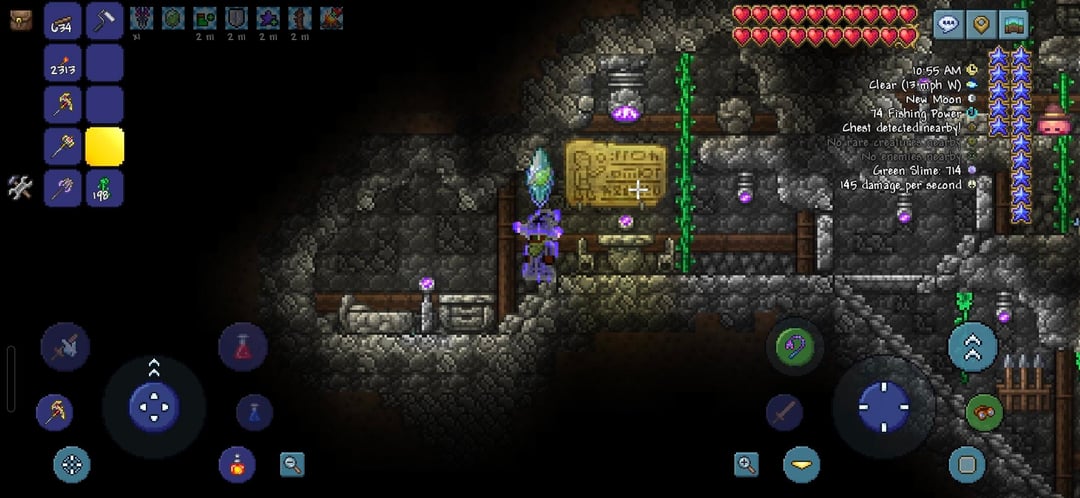1080x498 pixels.
Task: Zoom out with the left magnifier button
Action: click(x=292, y=464)
